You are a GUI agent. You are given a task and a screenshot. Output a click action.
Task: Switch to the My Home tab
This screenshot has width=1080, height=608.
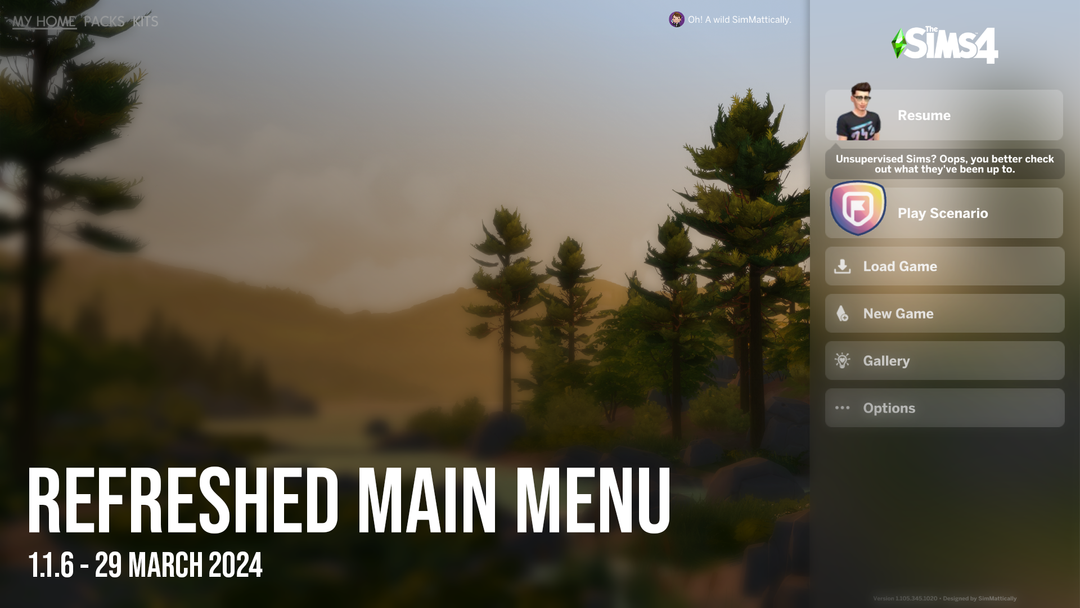point(44,21)
